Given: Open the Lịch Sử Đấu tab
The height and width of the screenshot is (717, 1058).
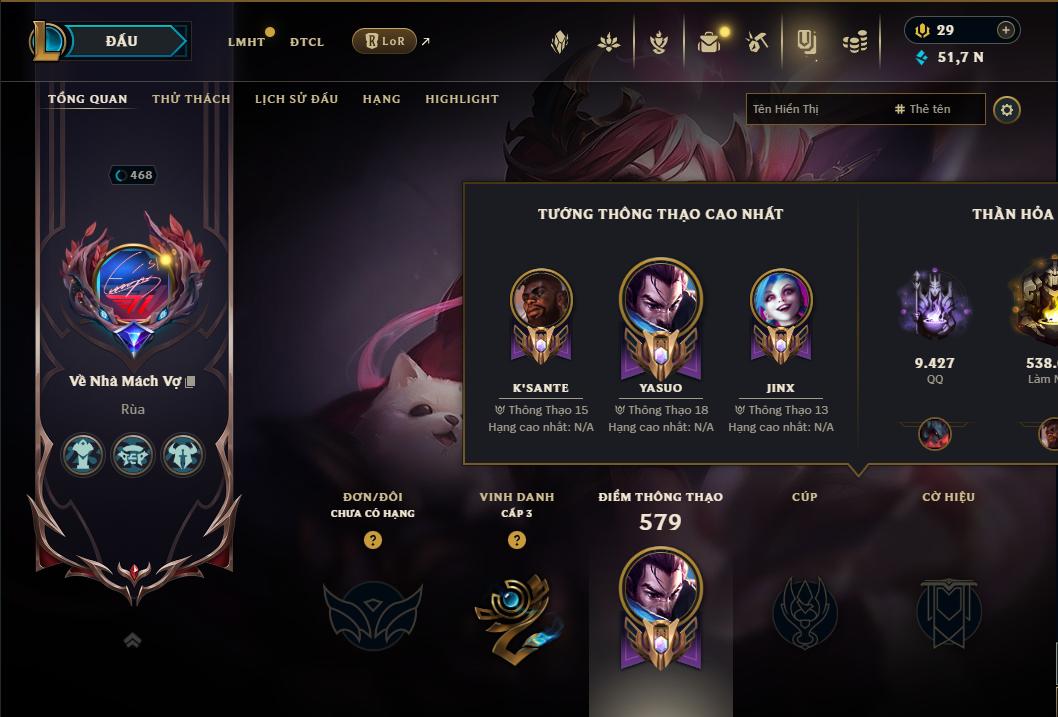Looking at the screenshot, I should [x=296, y=99].
